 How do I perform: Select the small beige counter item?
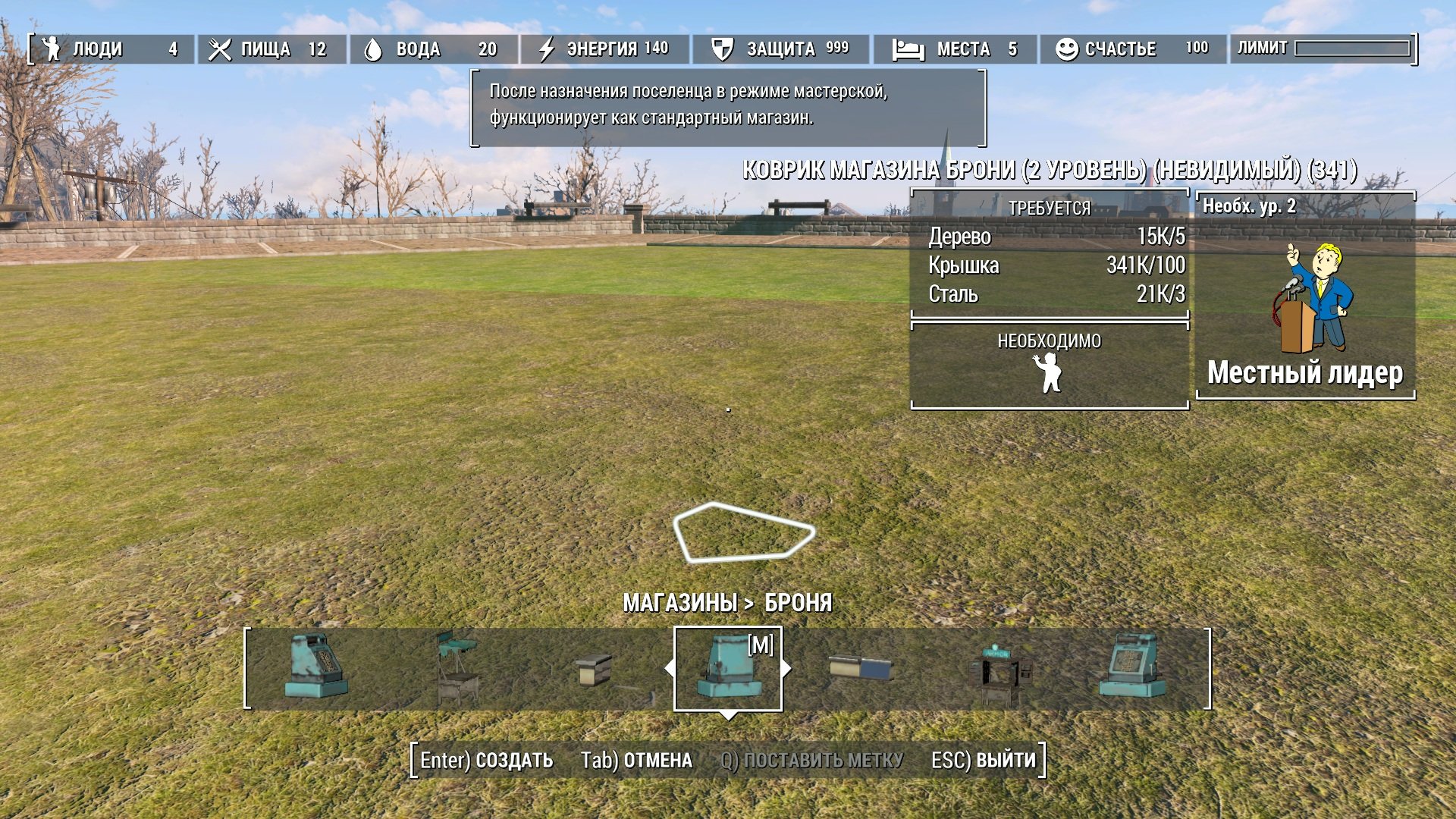[x=593, y=670]
